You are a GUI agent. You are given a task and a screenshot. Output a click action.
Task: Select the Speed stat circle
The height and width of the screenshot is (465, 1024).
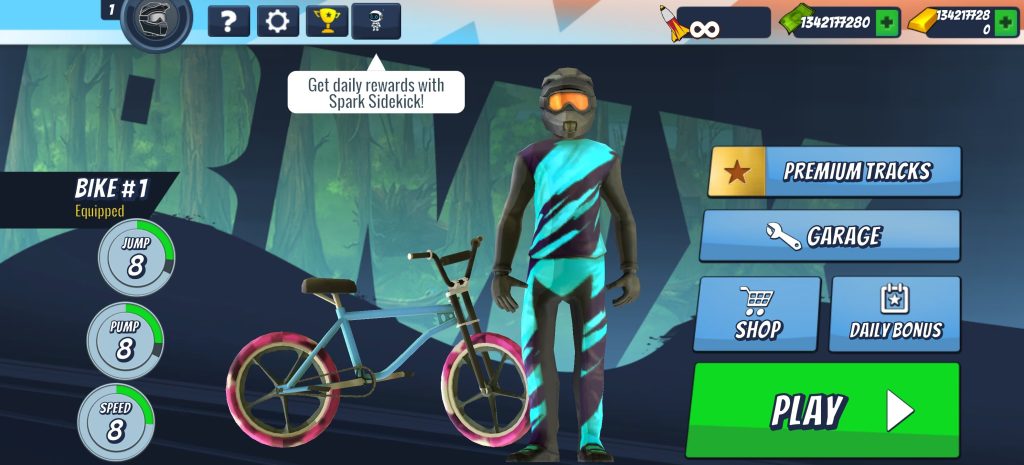coord(116,422)
